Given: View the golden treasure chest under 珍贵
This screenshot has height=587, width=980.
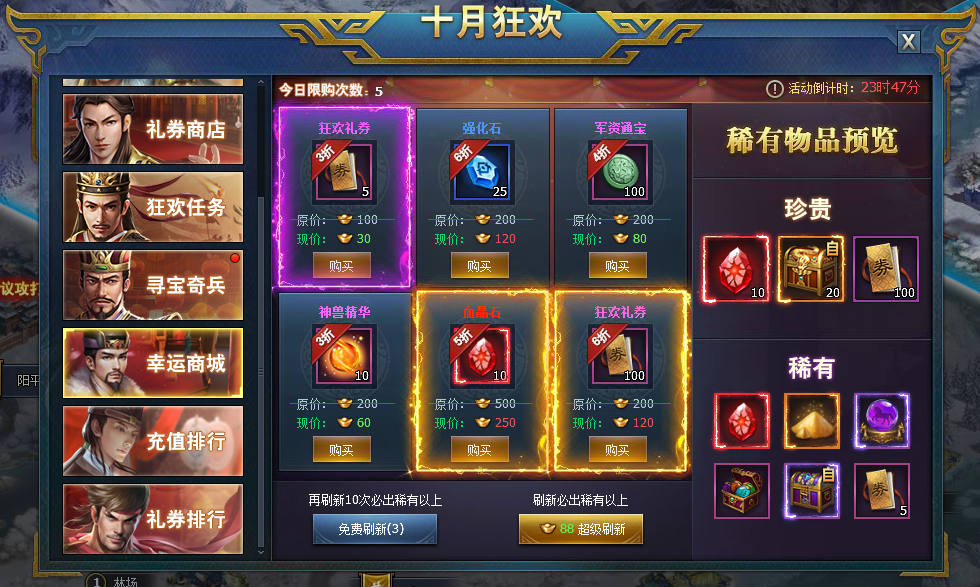Looking at the screenshot, I should (811, 268).
